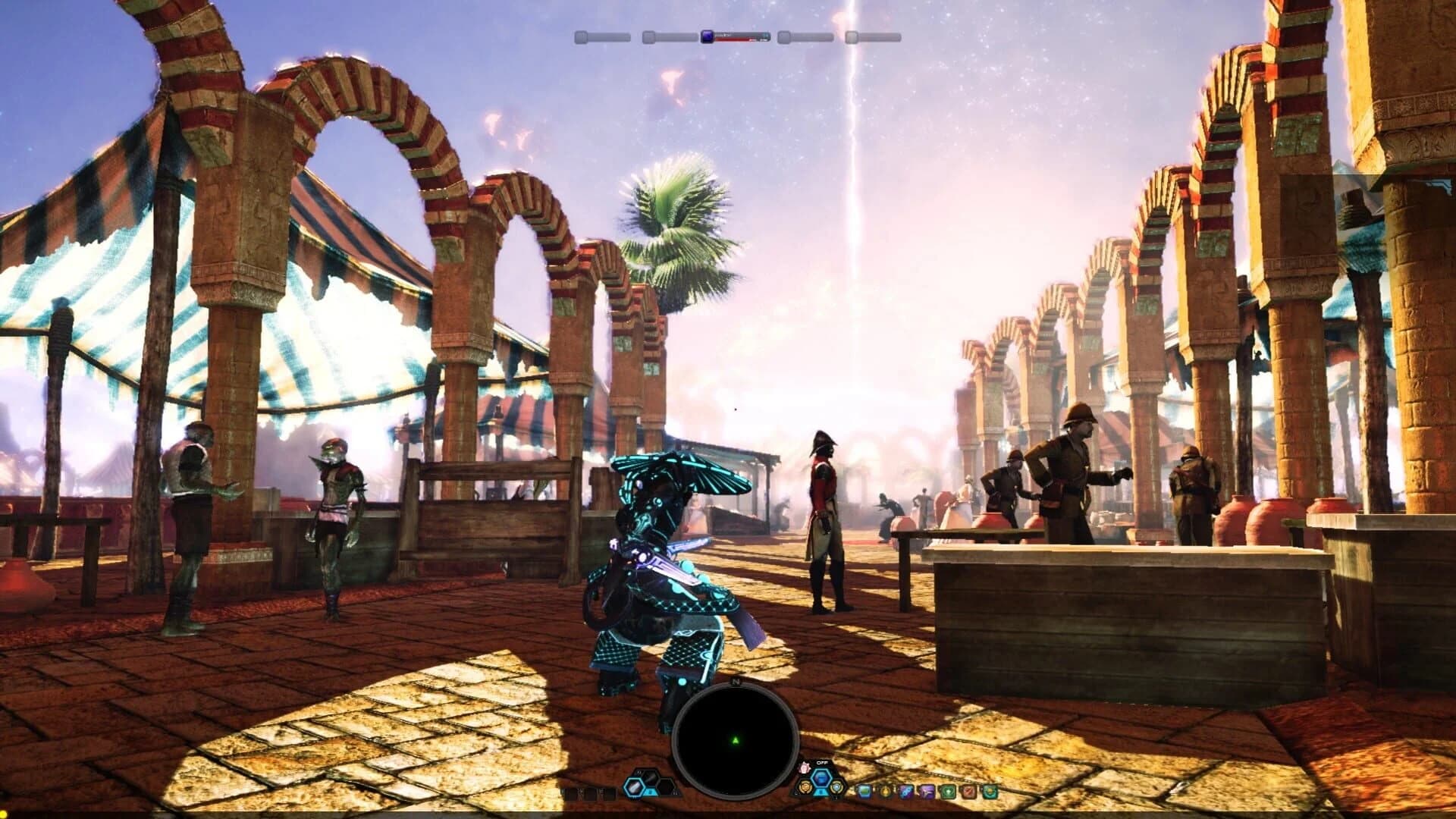The height and width of the screenshot is (819, 1456).
Task: Click the green plant quick-slot icon
Action: [x=948, y=792]
